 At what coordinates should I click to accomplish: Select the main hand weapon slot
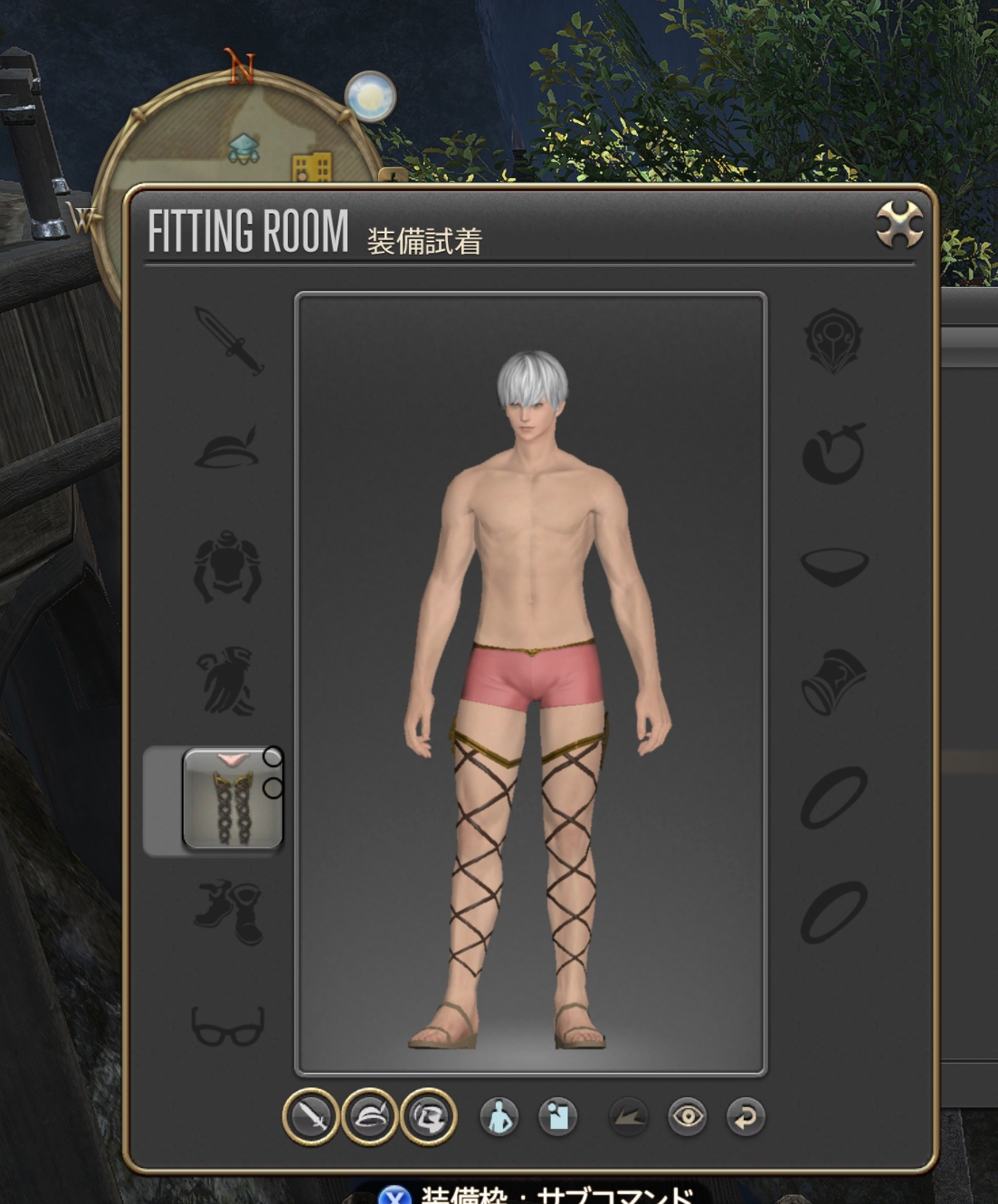tap(229, 340)
